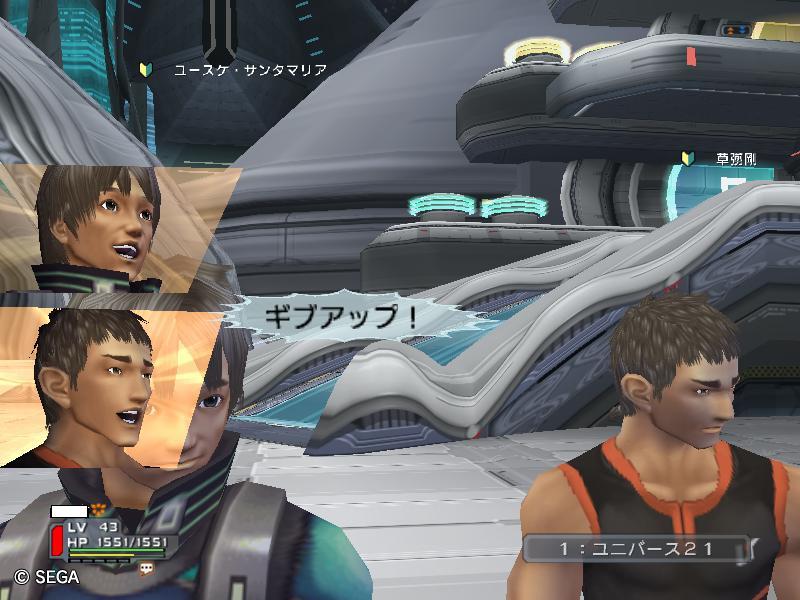The image size is (800, 600).
Task: Select the ユースケ・サンタマリア player name tag
Action: 249,69
